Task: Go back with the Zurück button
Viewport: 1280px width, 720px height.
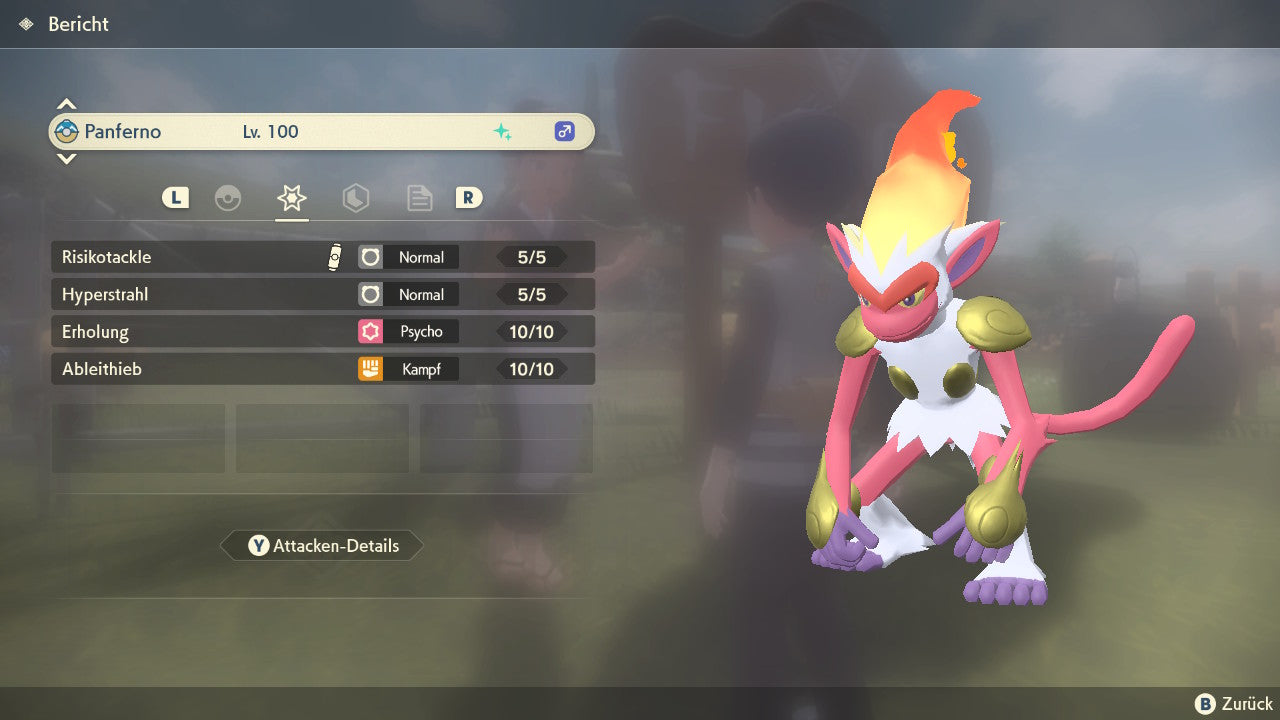Action: coord(1234,704)
